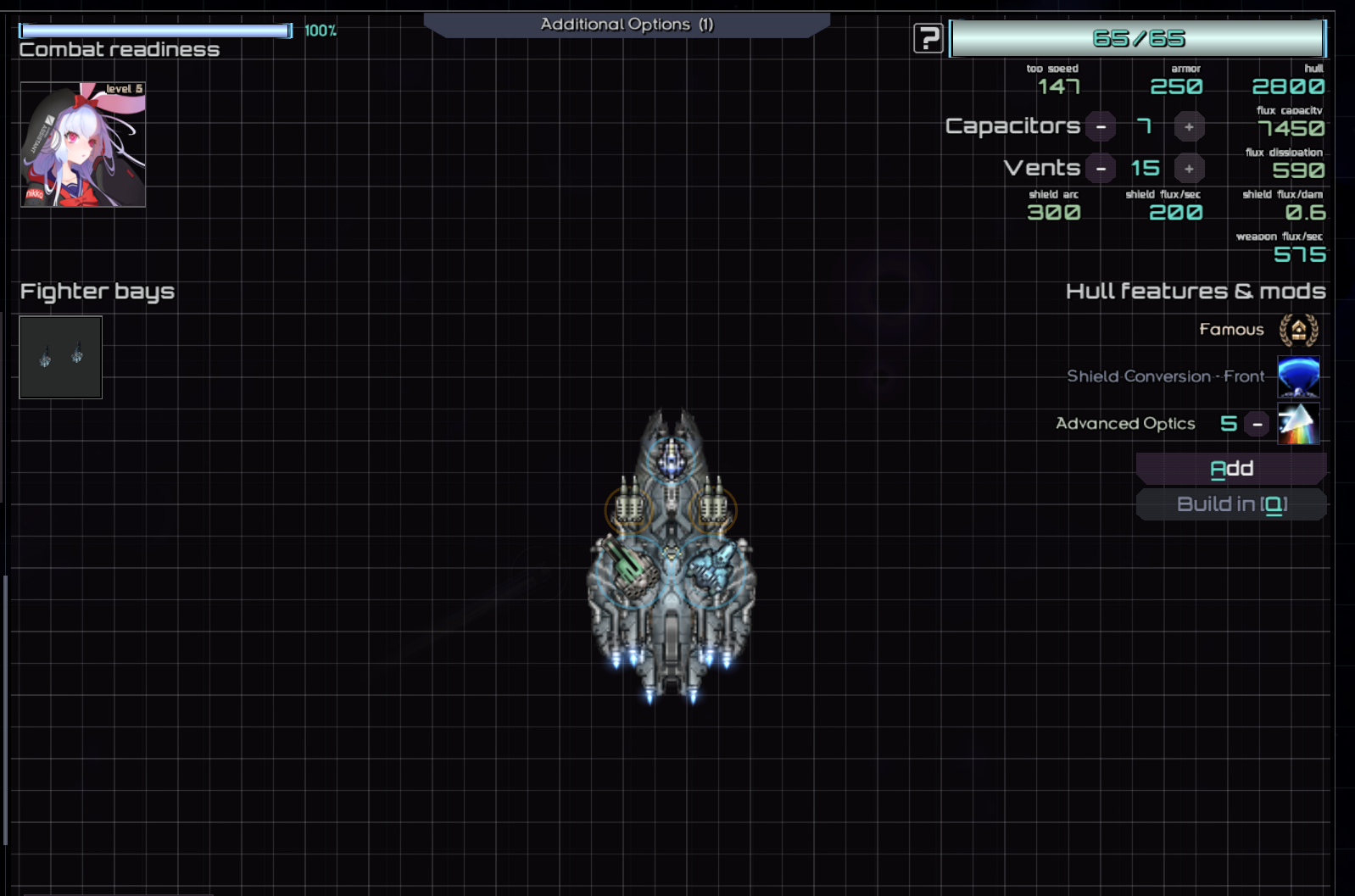Select the level 5 officer portrait

tap(83, 144)
